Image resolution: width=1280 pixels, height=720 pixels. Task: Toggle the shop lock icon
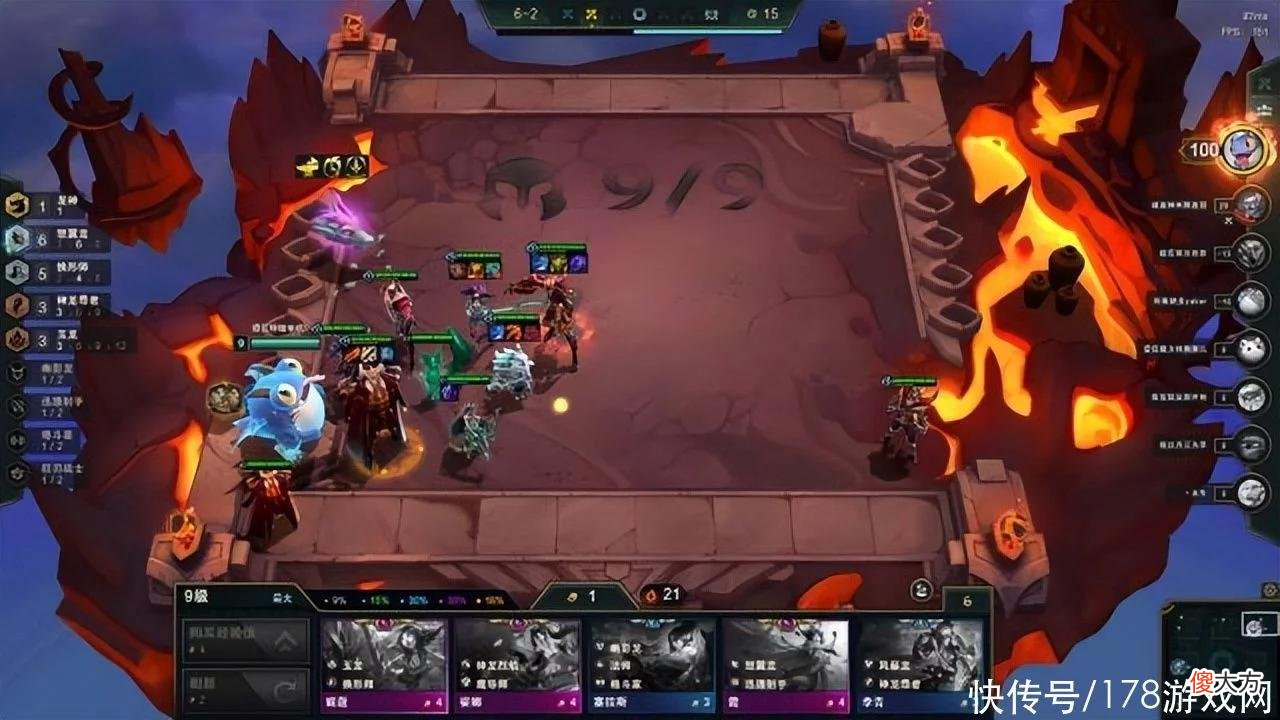pyautogui.click(x=922, y=589)
